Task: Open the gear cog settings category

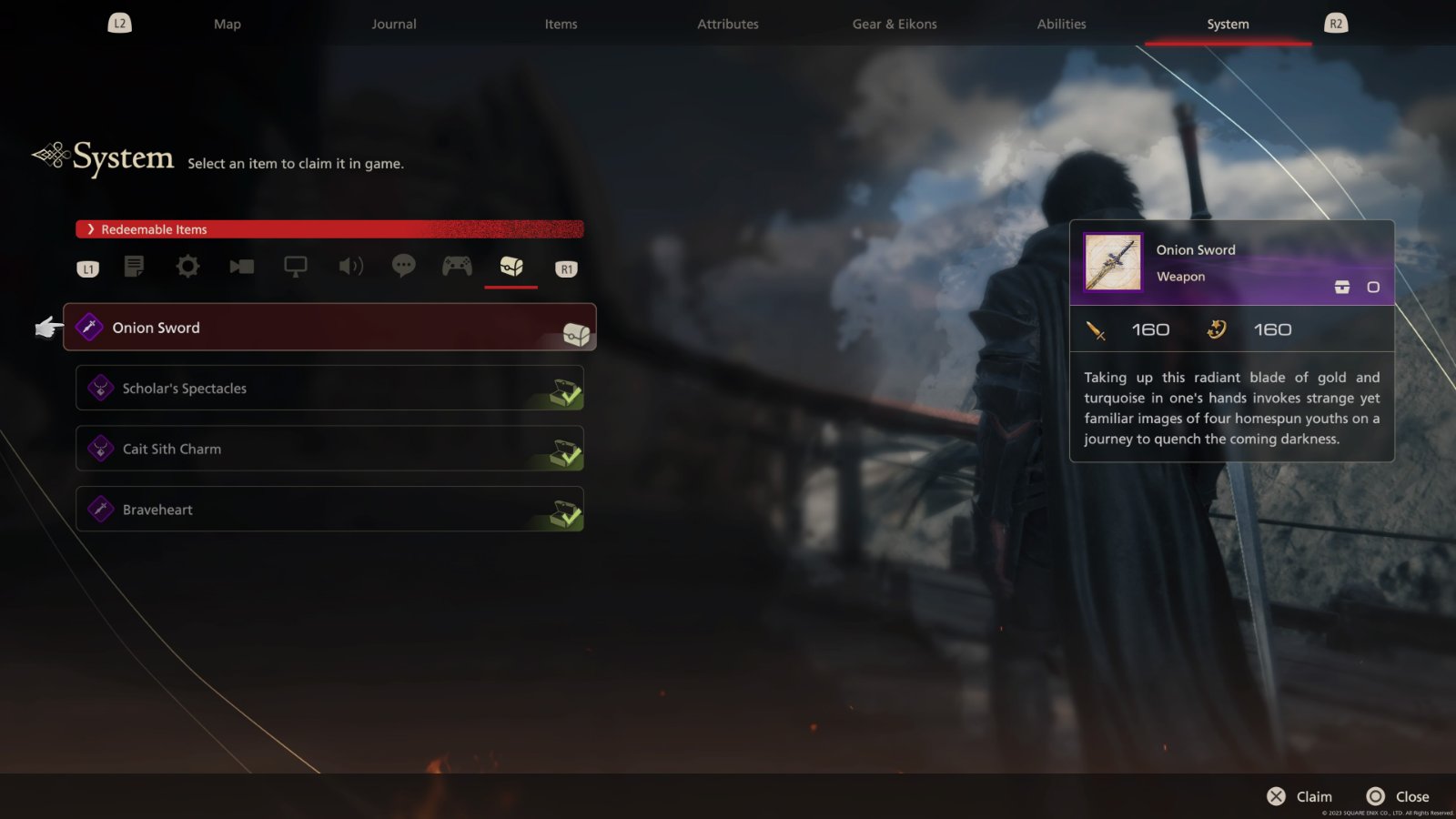Action: 187,267
